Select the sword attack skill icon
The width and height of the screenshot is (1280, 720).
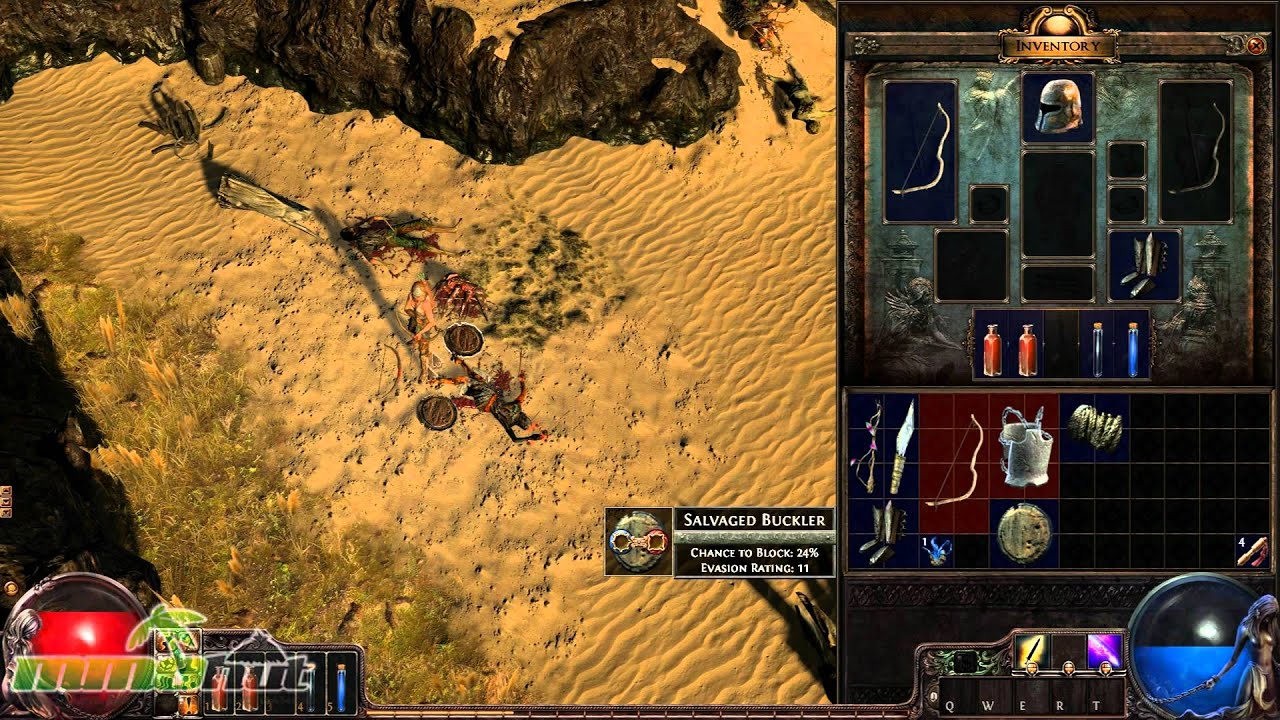pyautogui.click(x=1032, y=651)
